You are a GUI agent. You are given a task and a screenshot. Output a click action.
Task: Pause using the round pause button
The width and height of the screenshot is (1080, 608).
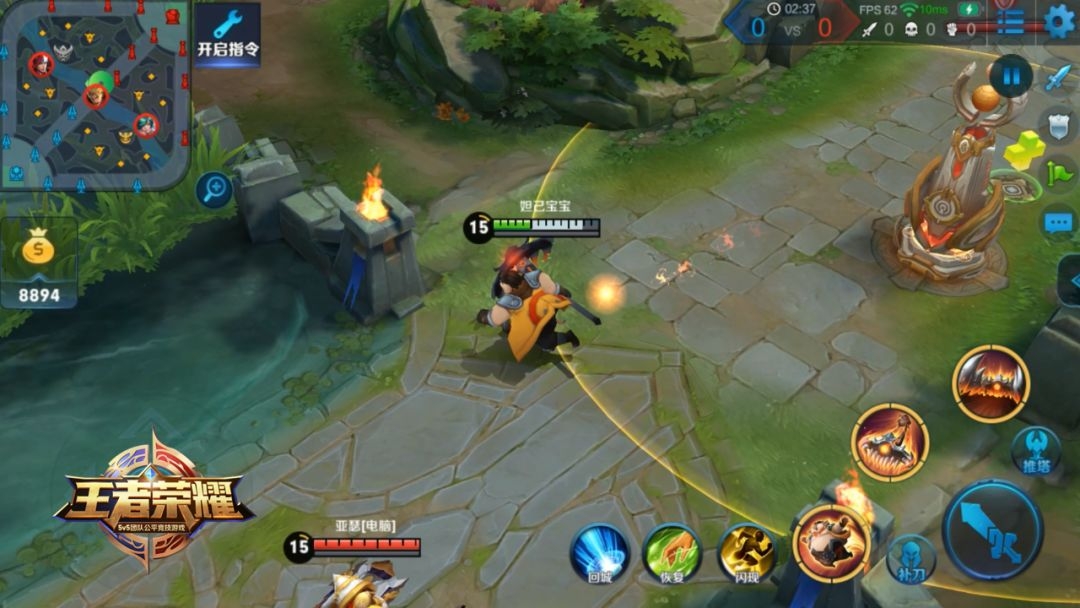(x=1011, y=76)
